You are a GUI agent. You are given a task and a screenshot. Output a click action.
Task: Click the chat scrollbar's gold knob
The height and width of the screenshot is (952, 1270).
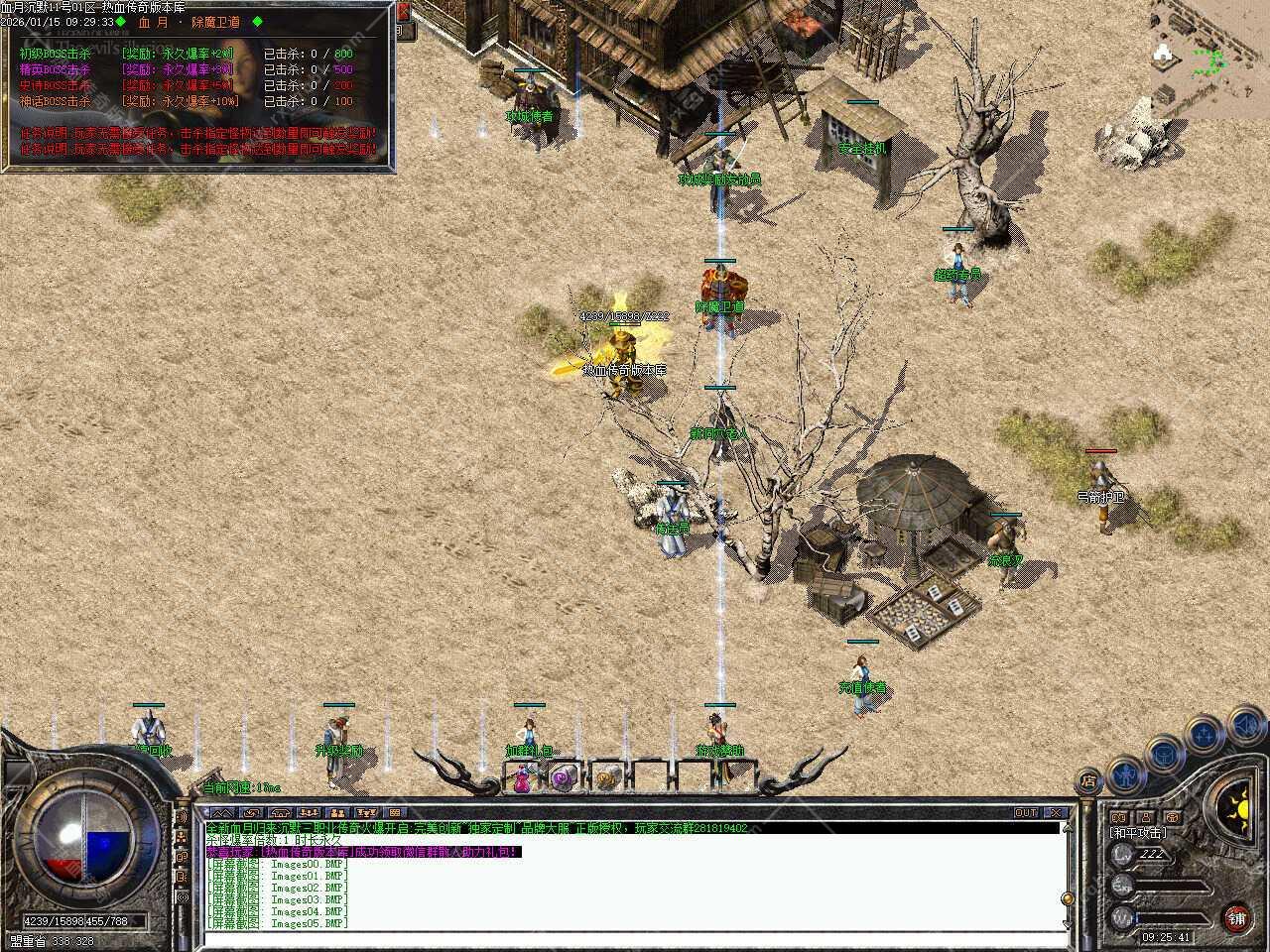pos(1067,897)
